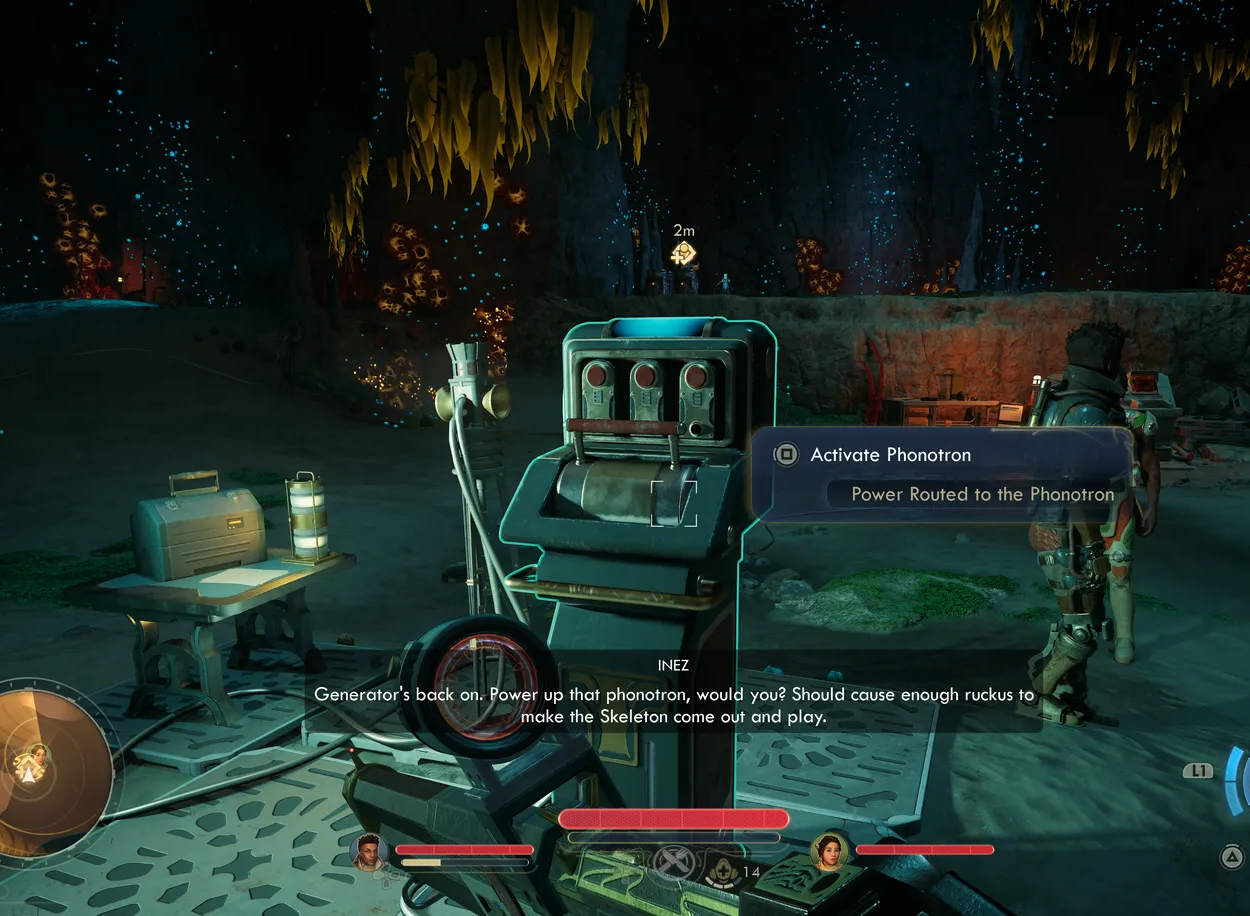
Task: Select the female companion portrait
Action: 829,851
